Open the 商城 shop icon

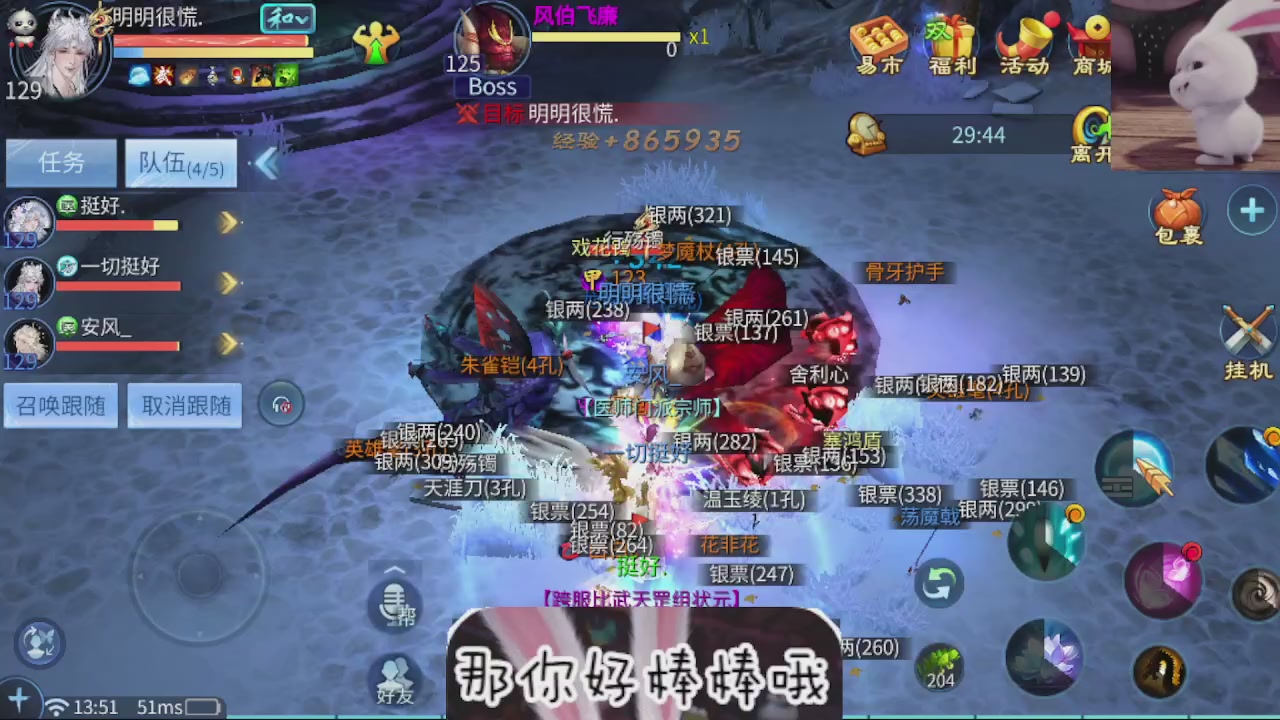point(1094,45)
